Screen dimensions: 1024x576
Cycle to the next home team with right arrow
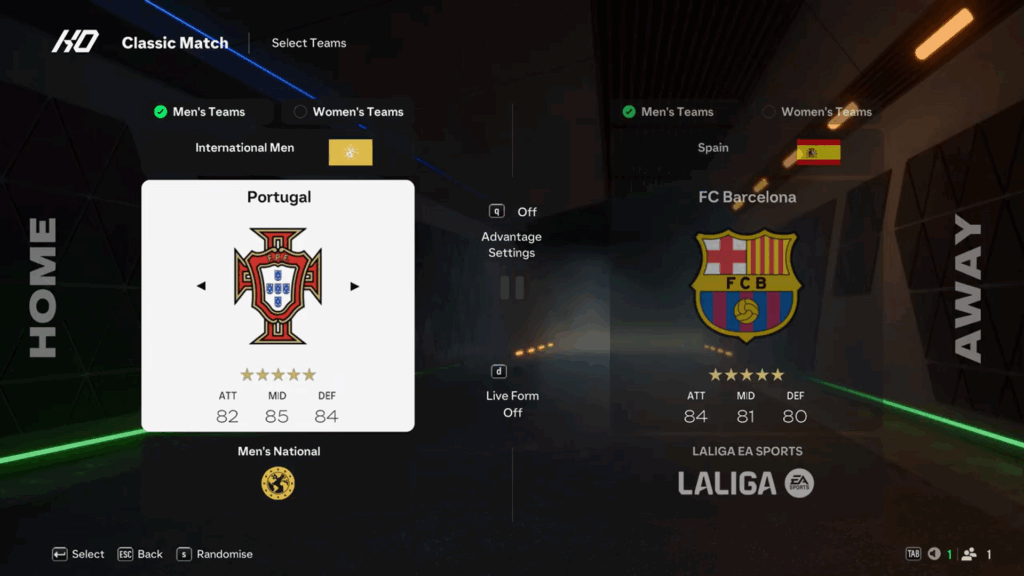pyautogui.click(x=354, y=286)
